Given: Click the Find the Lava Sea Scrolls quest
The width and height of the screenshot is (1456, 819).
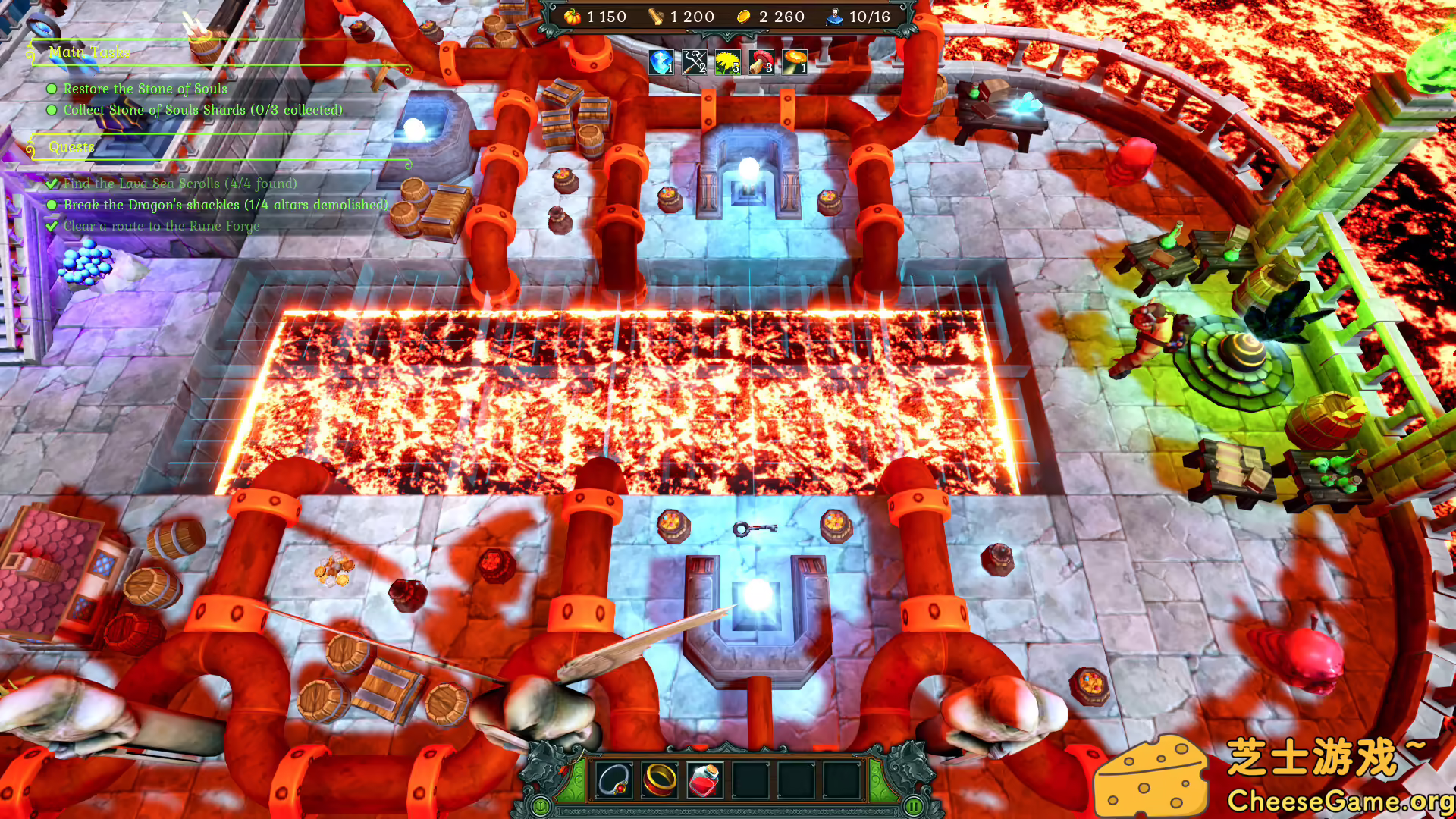Looking at the screenshot, I should point(180,184).
